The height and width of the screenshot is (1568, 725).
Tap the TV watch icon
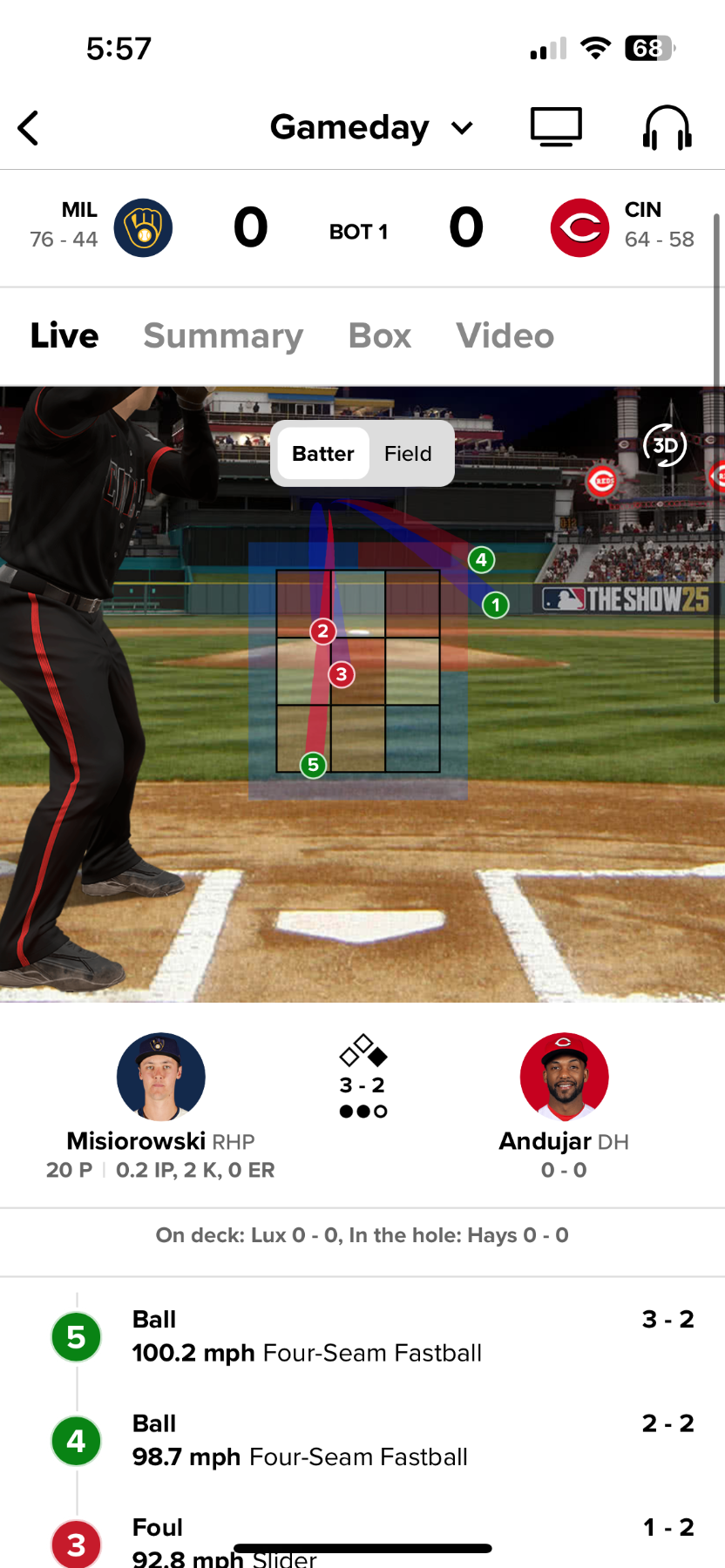(556, 127)
